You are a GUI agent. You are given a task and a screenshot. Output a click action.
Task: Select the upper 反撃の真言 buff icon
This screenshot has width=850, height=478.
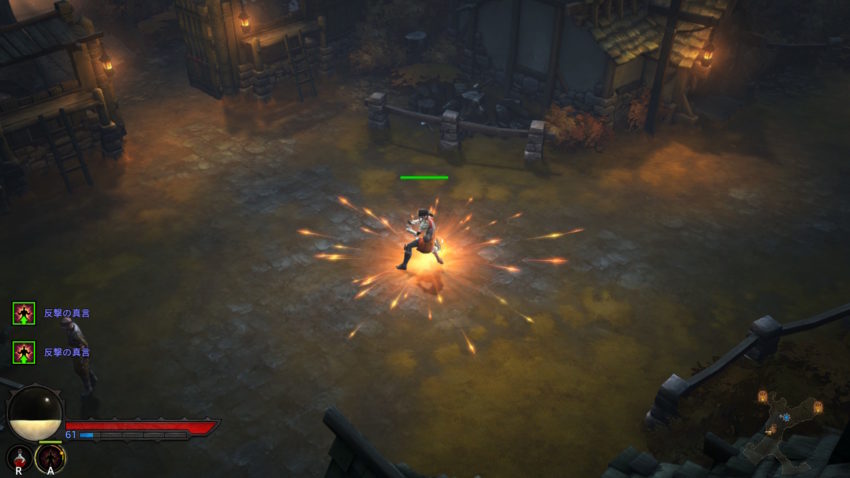coord(24,313)
